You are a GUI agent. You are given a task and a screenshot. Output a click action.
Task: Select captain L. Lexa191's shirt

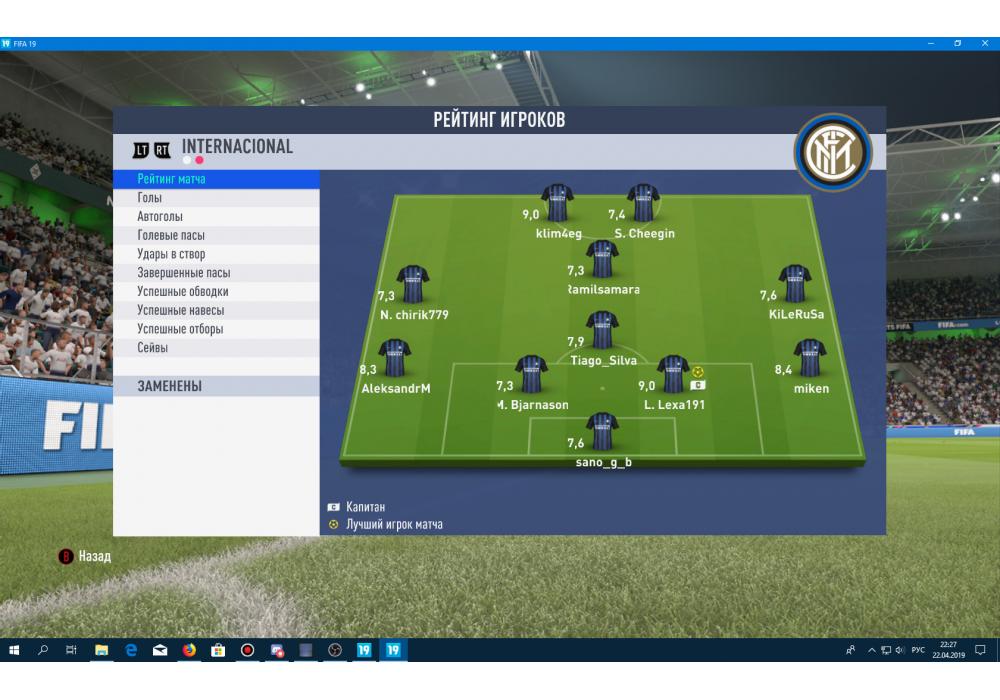tap(673, 374)
